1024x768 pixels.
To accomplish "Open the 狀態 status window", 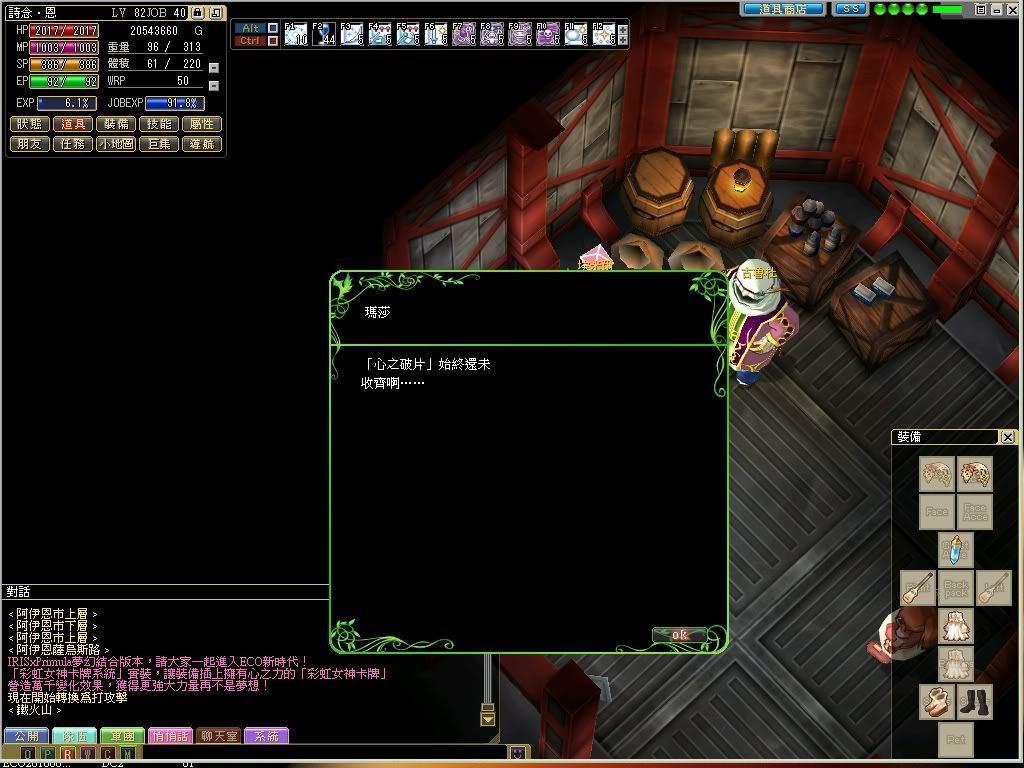I will (x=30, y=124).
